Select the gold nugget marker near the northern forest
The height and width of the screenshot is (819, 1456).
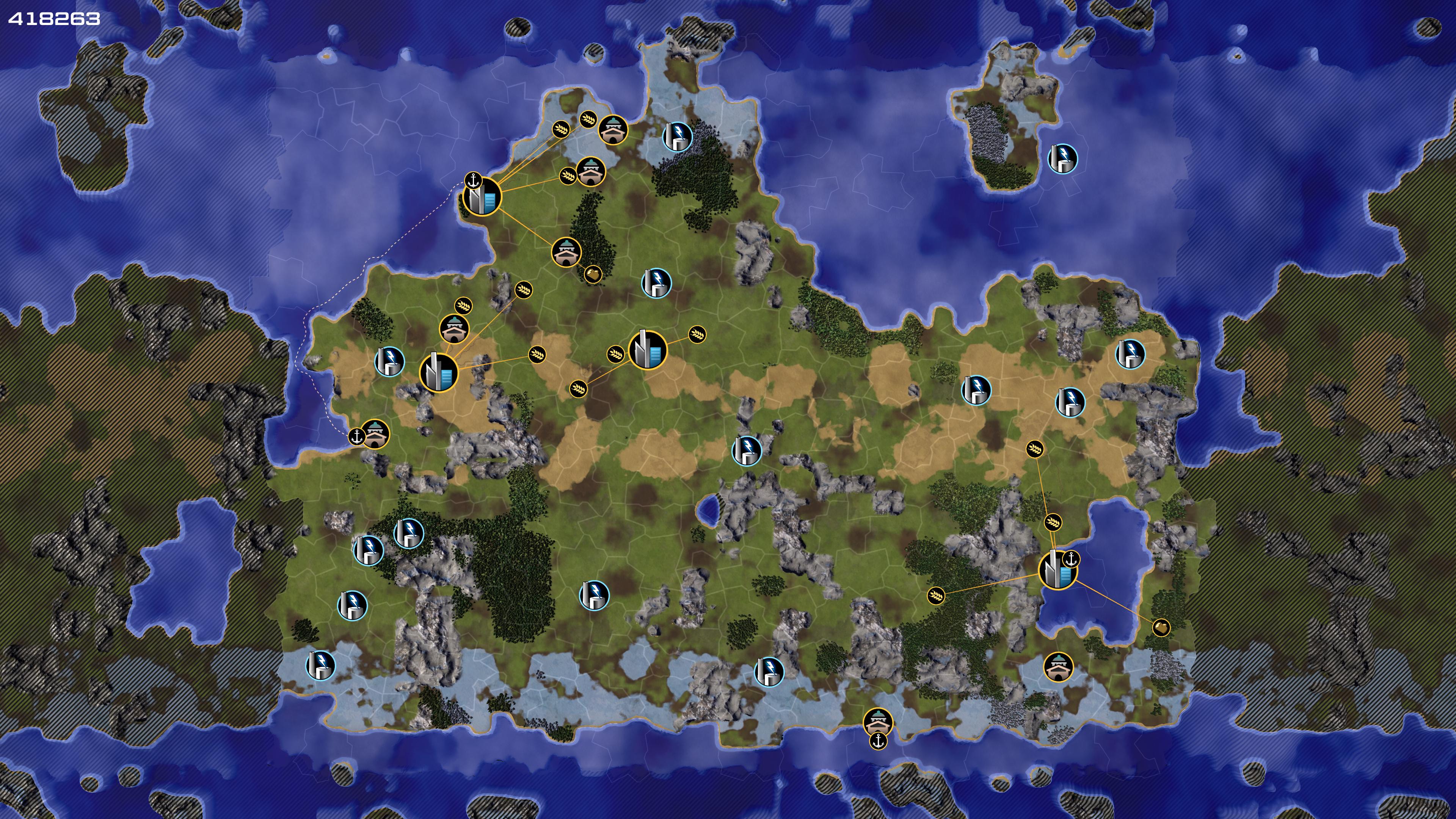[x=592, y=275]
